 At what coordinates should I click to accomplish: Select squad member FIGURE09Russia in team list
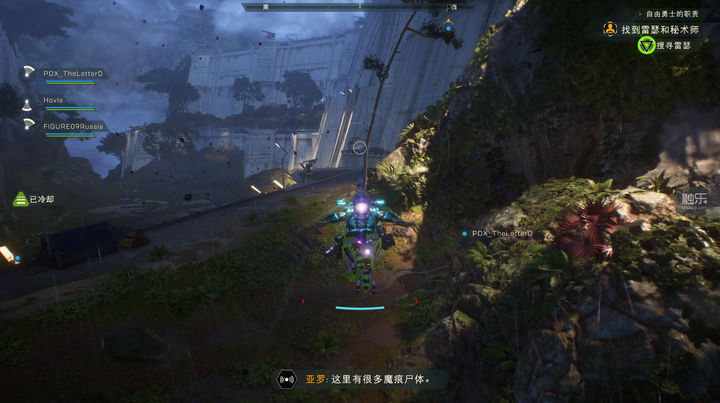tap(73, 127)
